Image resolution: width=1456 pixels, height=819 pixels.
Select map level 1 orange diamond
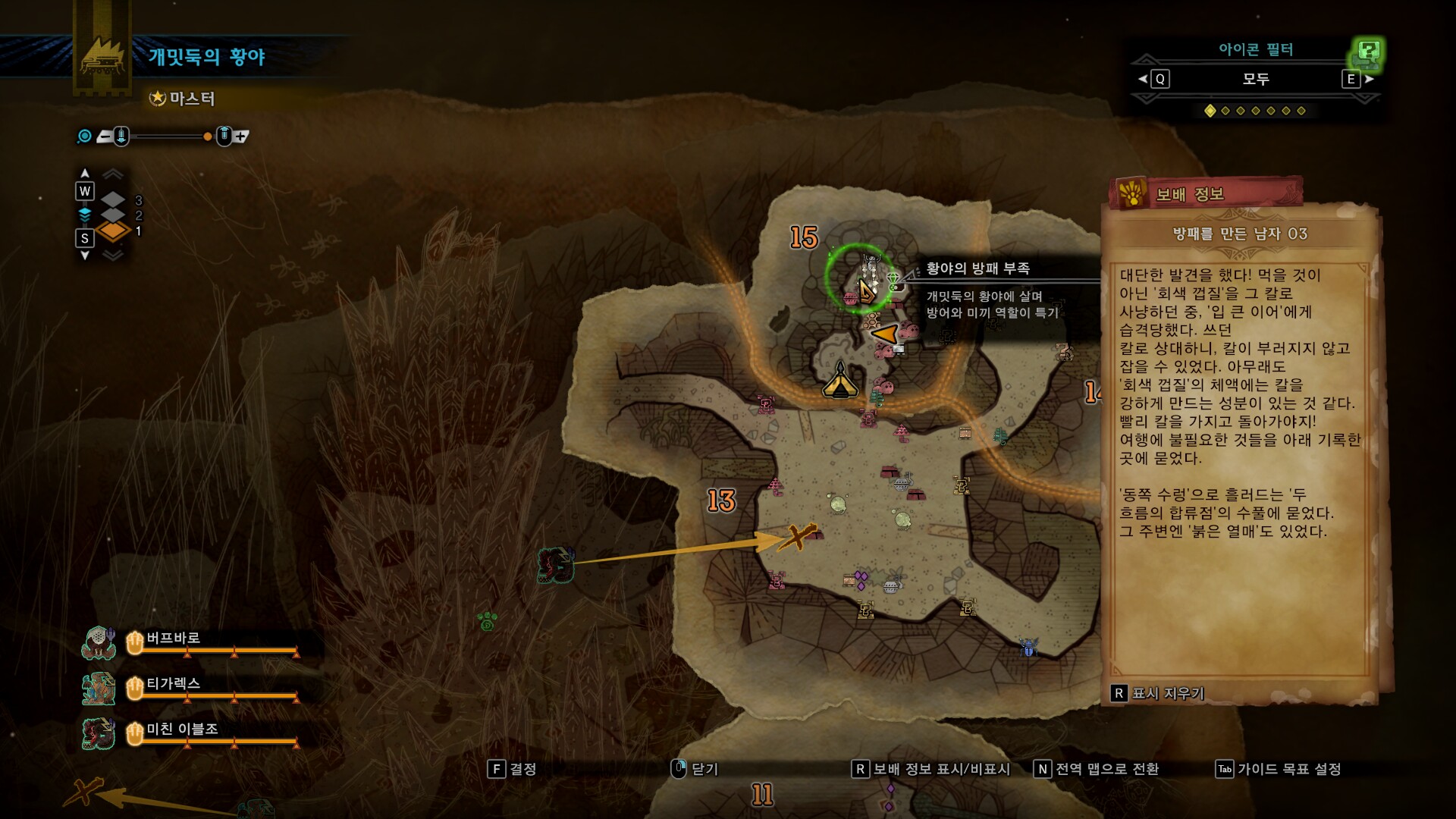tap(114, 234)
